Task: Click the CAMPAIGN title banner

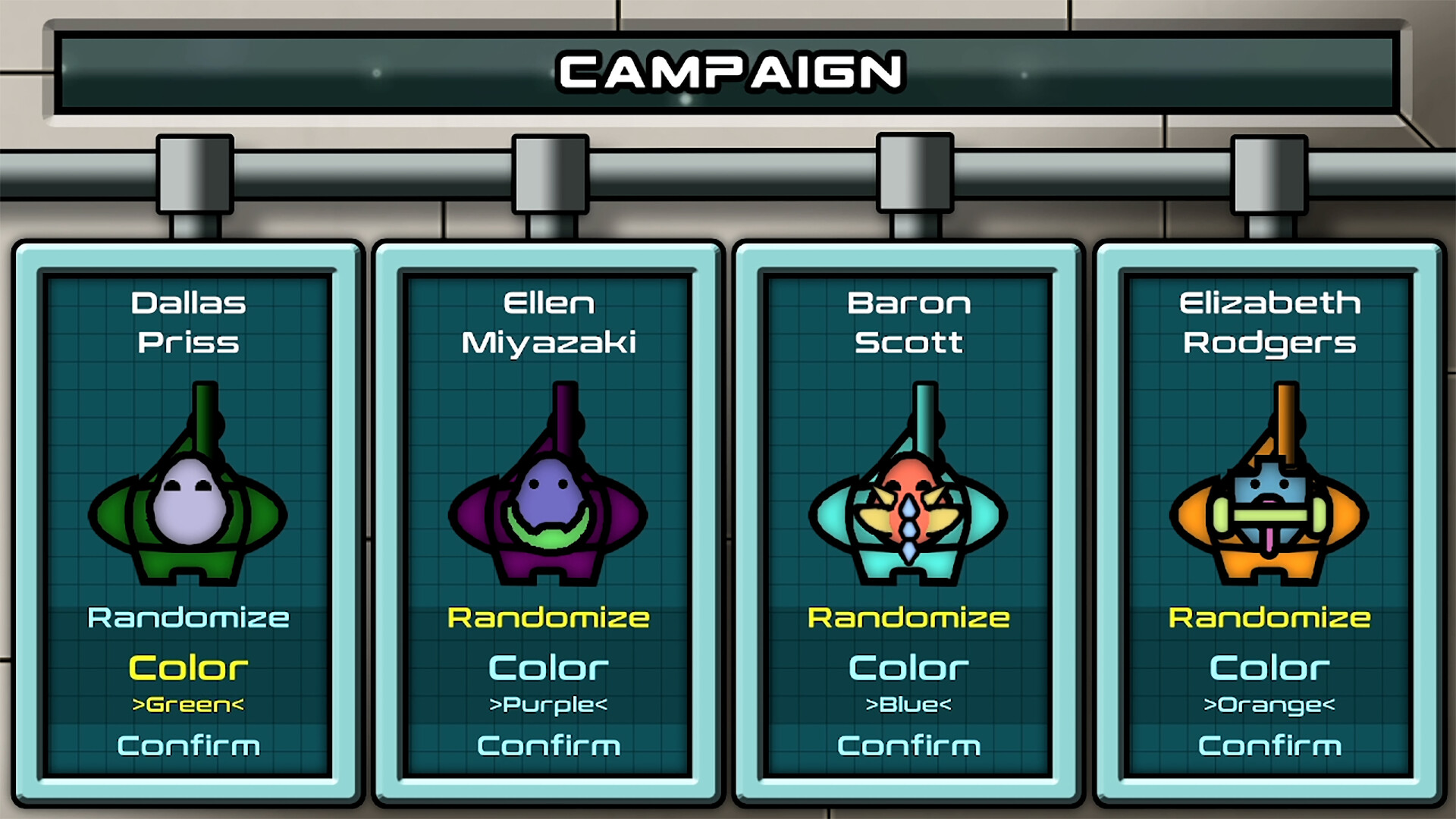Action: (728, 73)
